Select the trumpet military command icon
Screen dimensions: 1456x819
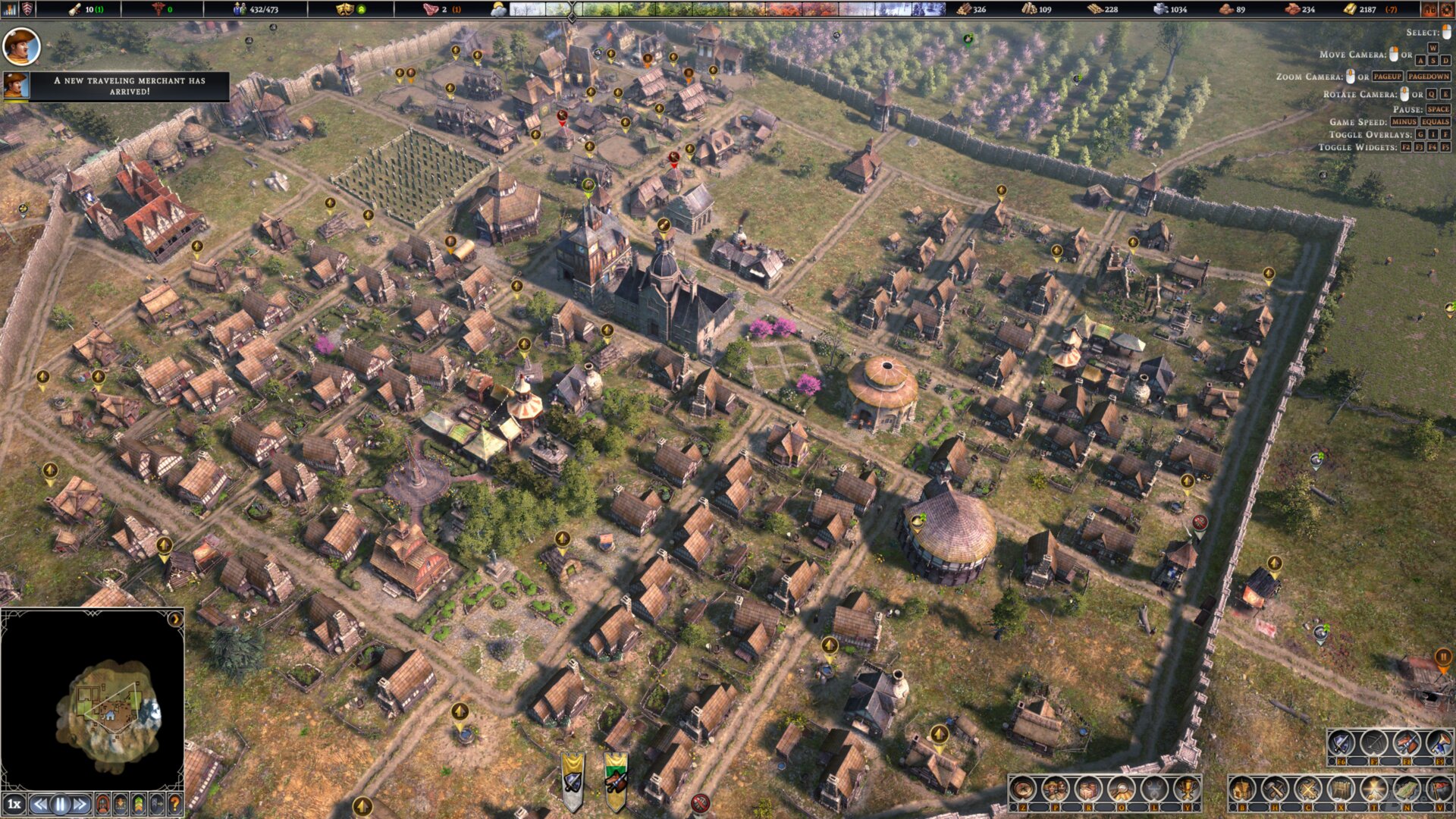(x=1439, y=742)
